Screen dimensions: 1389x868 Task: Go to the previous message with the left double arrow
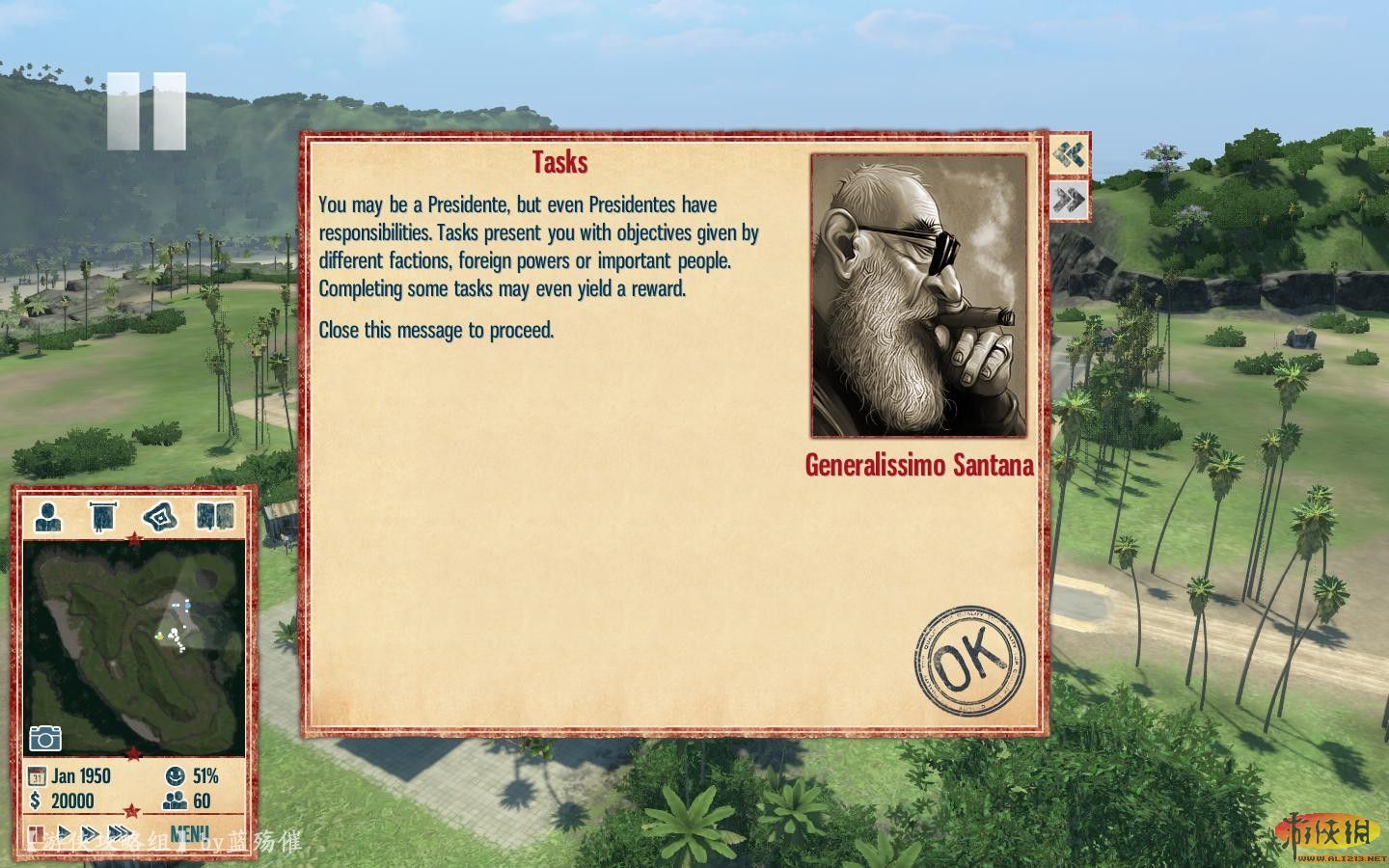(1069, 154)
